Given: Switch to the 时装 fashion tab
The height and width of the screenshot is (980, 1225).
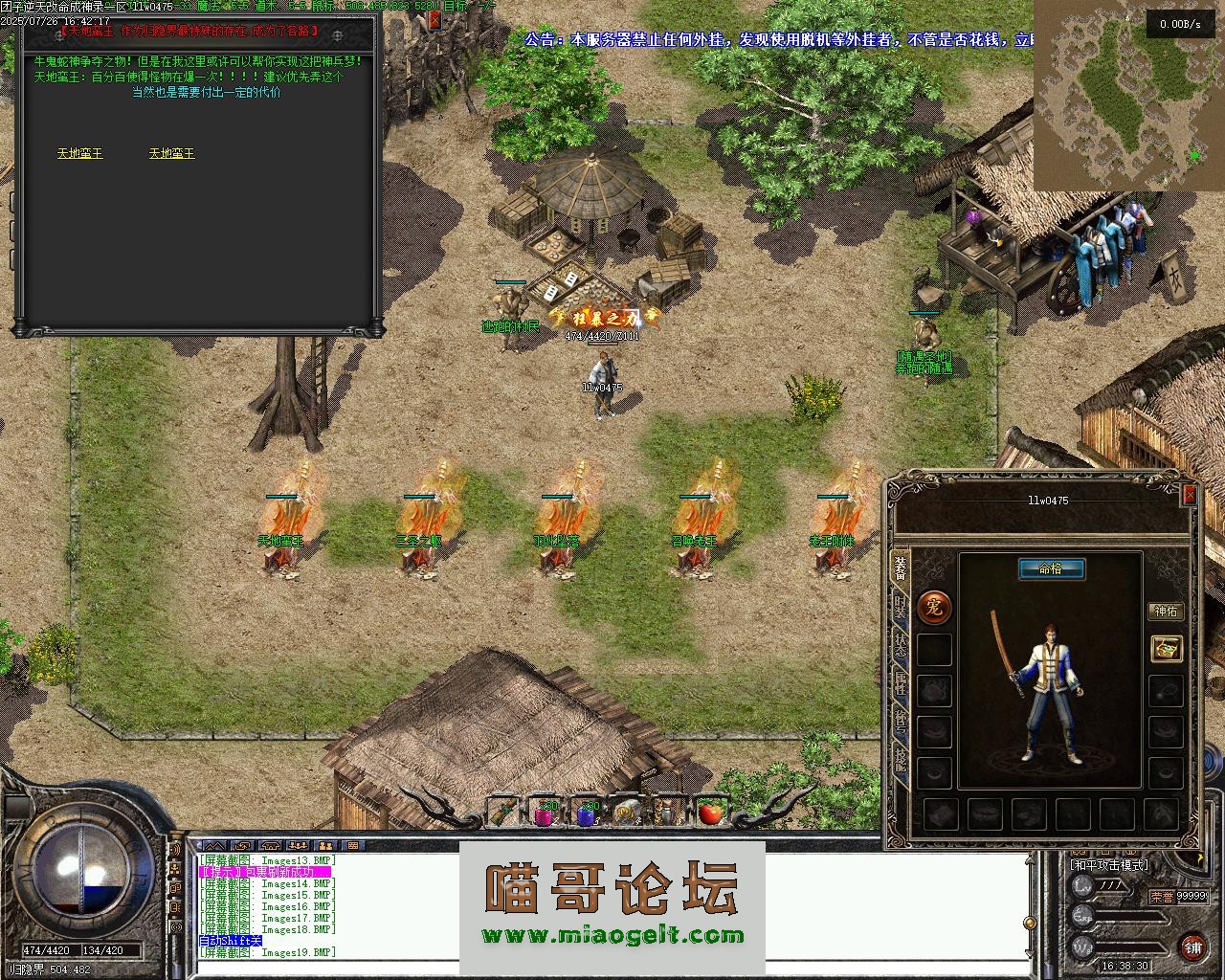Looking at the screenshot, I should coord(900,607).
